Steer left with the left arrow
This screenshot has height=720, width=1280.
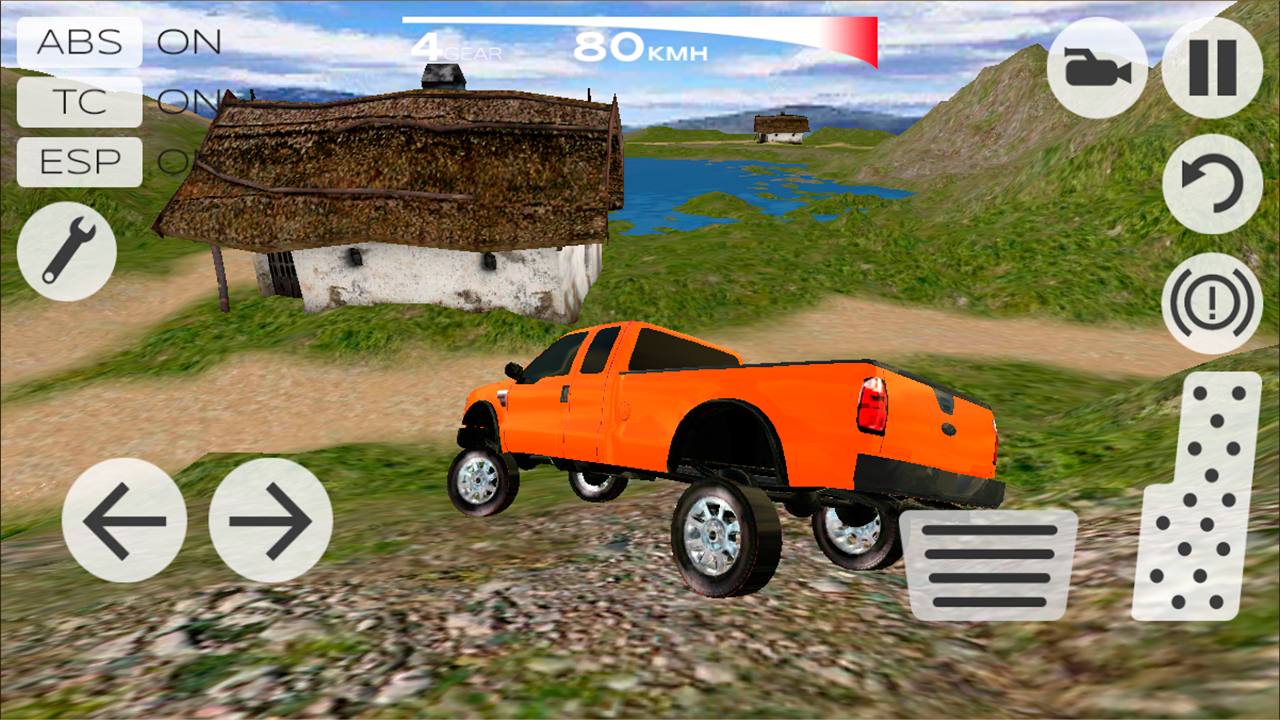tap(124, 520)
